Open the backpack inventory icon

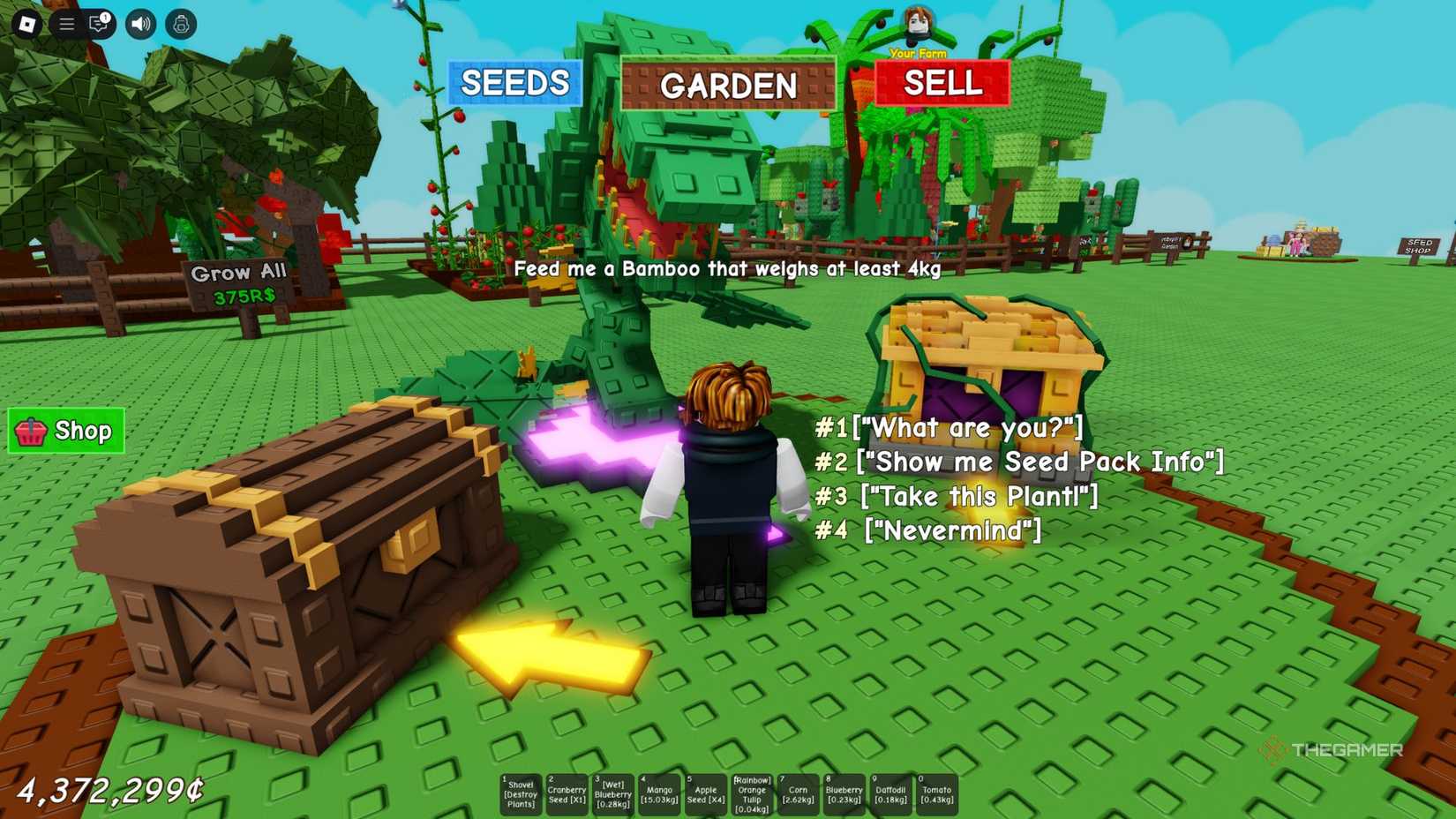pyautogui.click(x=180, y=24)
